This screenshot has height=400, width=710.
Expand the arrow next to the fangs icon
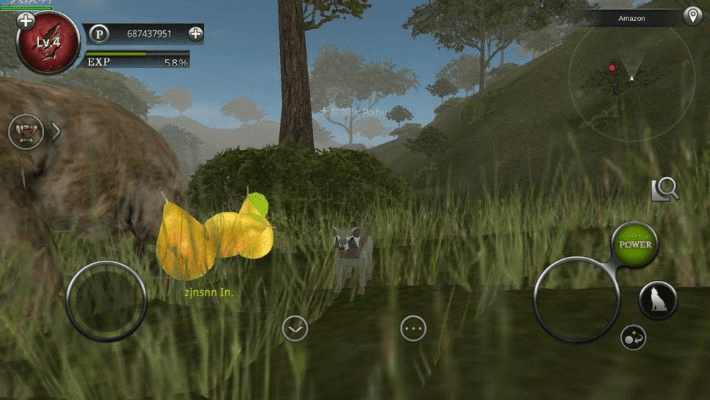pyautogui.click(x=56, y=131)
